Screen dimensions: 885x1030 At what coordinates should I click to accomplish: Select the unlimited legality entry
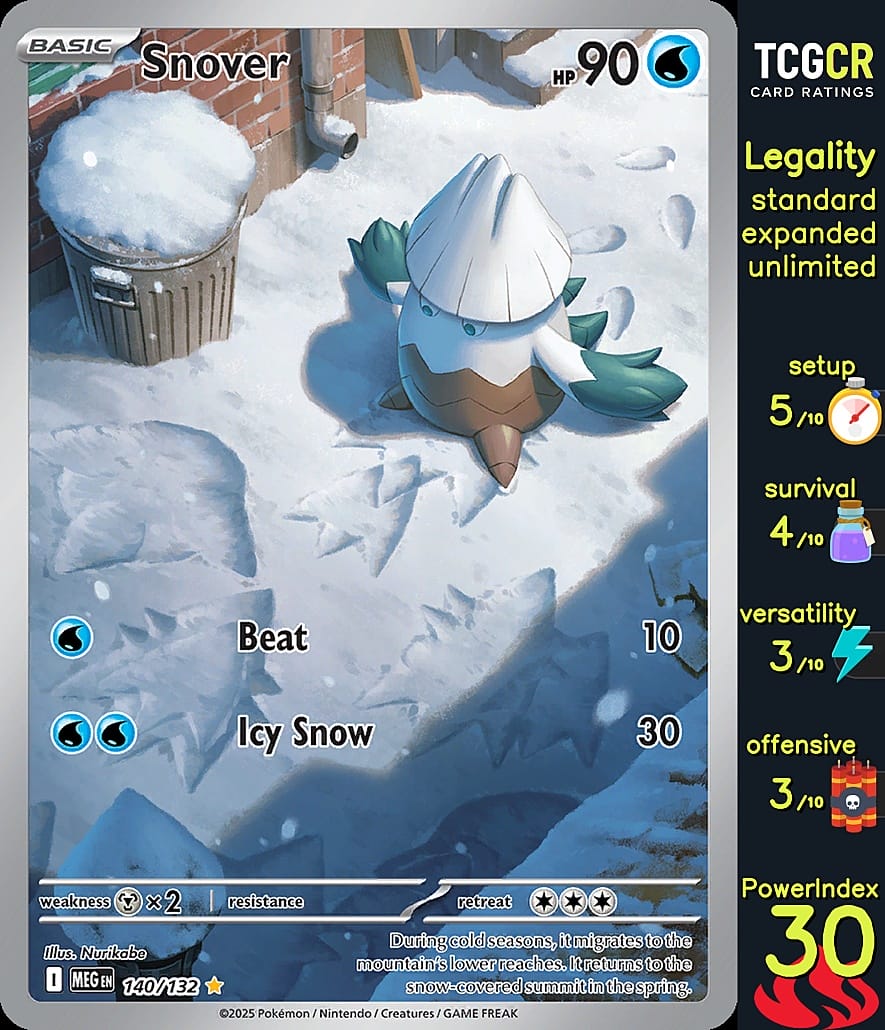pyautogui.click(x=811, y=266)
